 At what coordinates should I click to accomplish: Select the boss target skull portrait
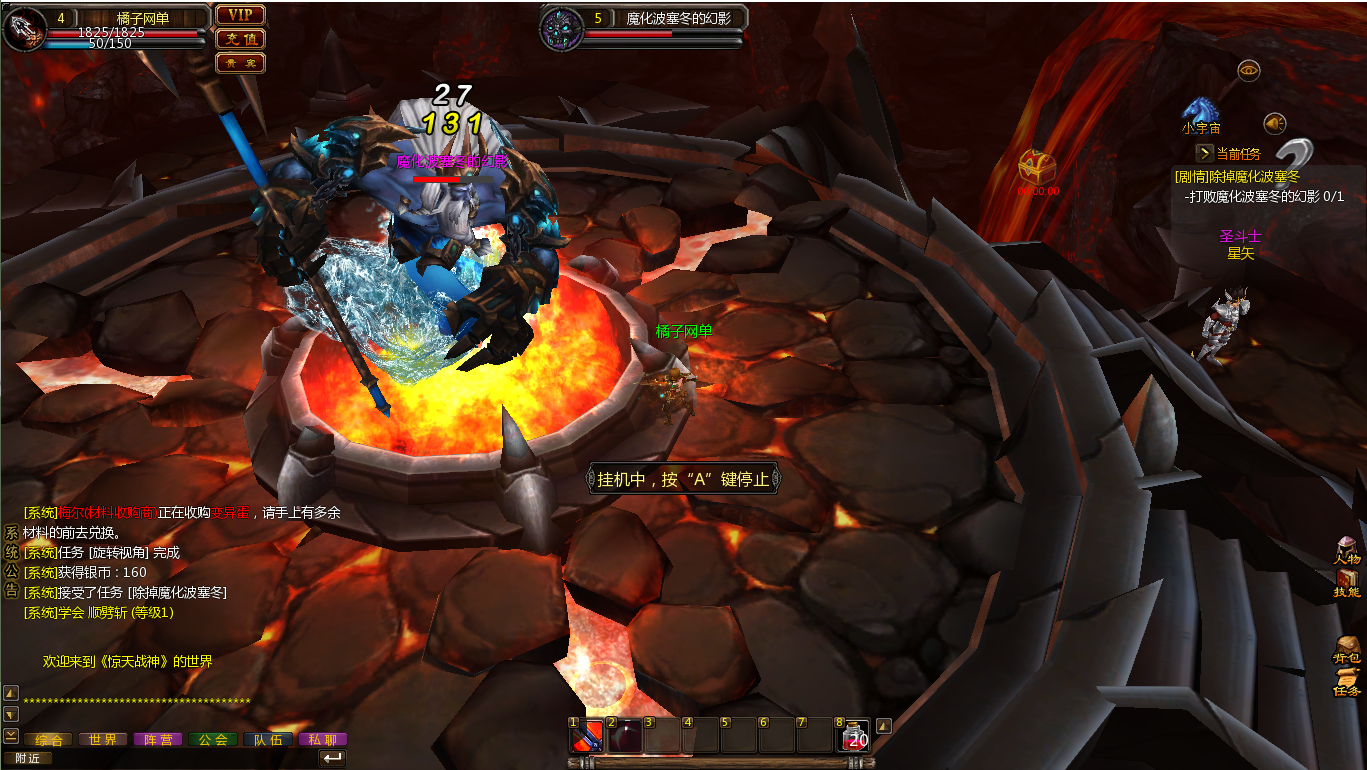pyautogui.click(x=561, y=28)
